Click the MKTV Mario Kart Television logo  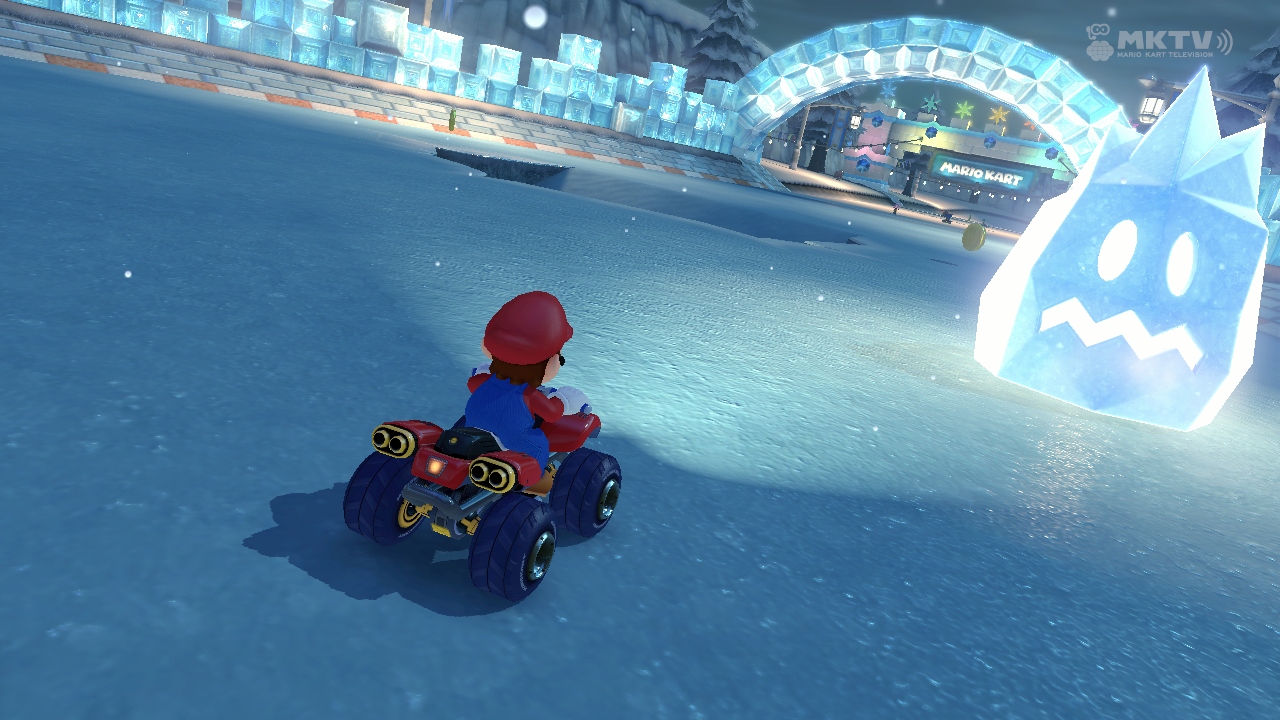point(1158,43)
